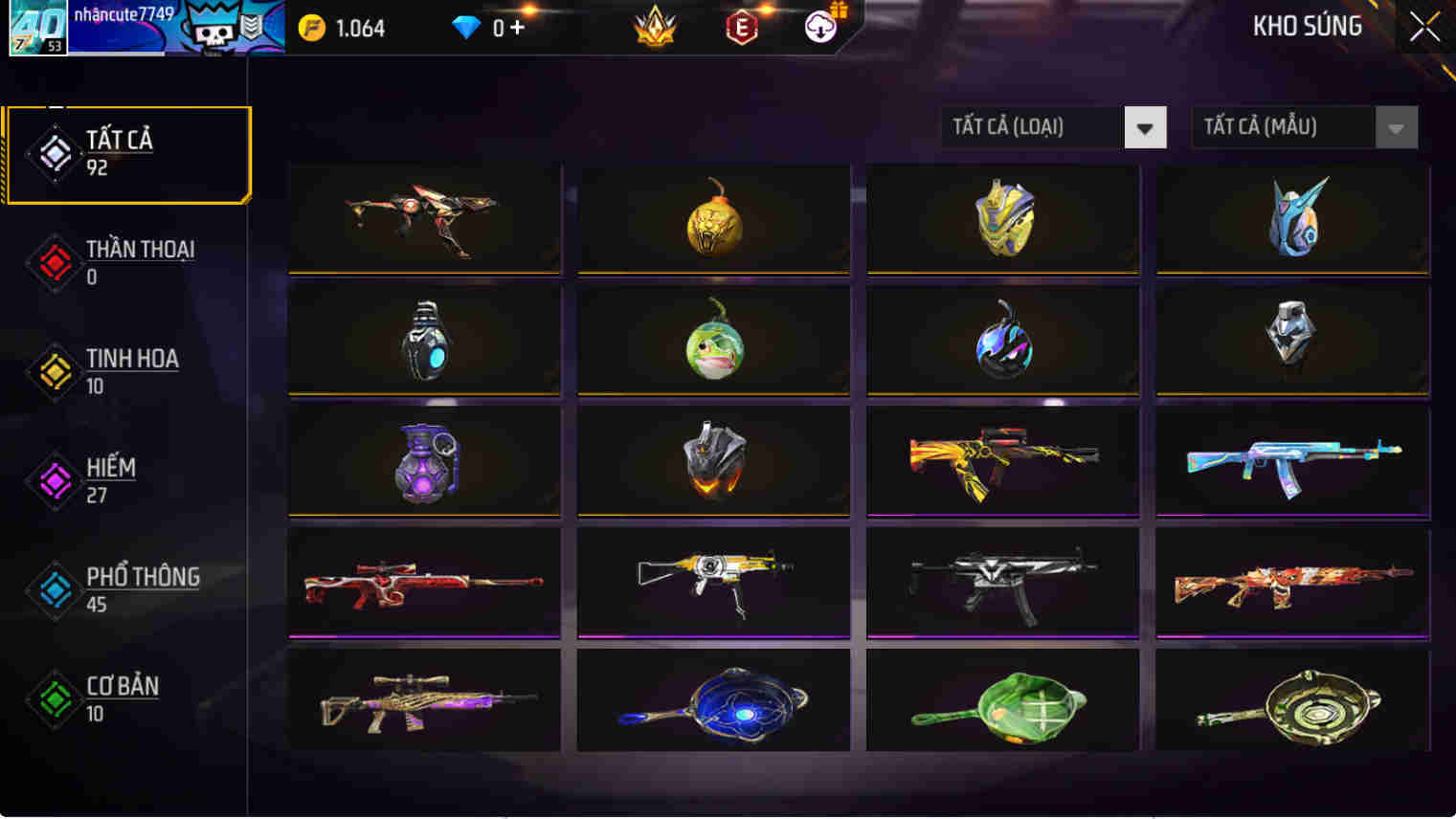Select the gold TINH HOA rarity icon

[x=55, y=372]
